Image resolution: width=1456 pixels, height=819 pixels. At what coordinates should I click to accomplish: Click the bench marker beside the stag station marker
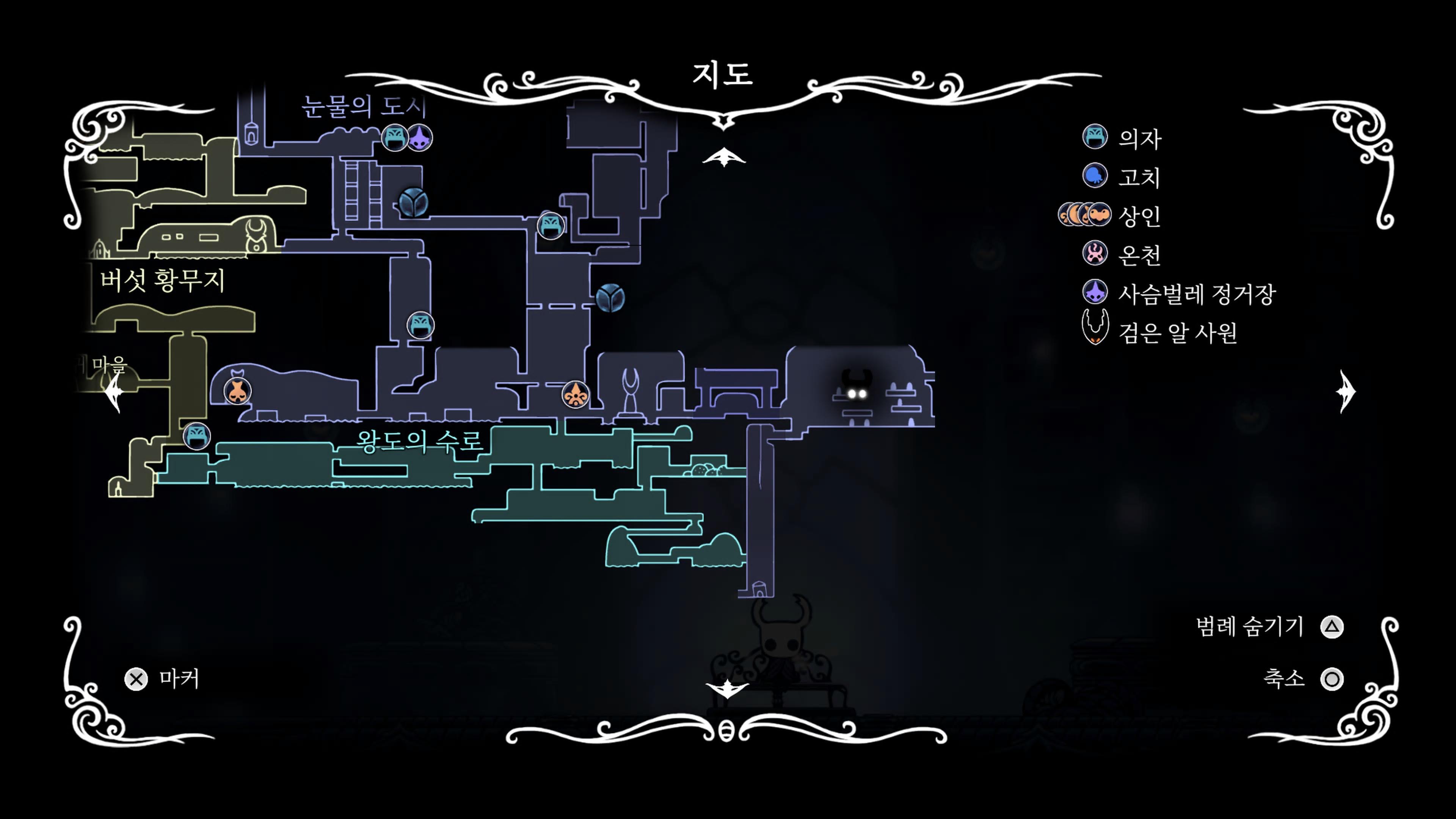pos(394,137)
